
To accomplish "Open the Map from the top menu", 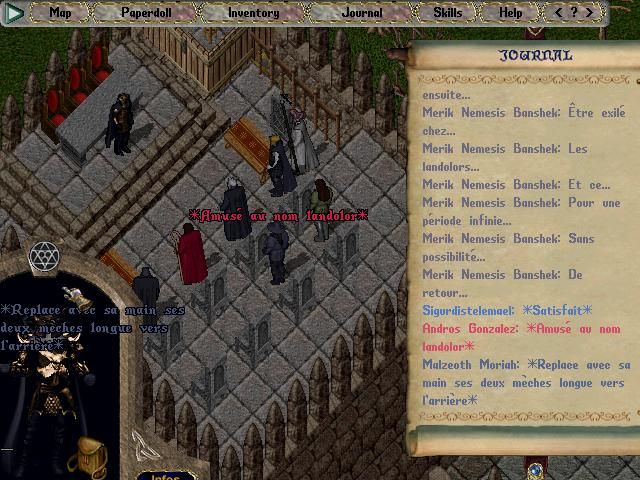I will pos(61,13).
